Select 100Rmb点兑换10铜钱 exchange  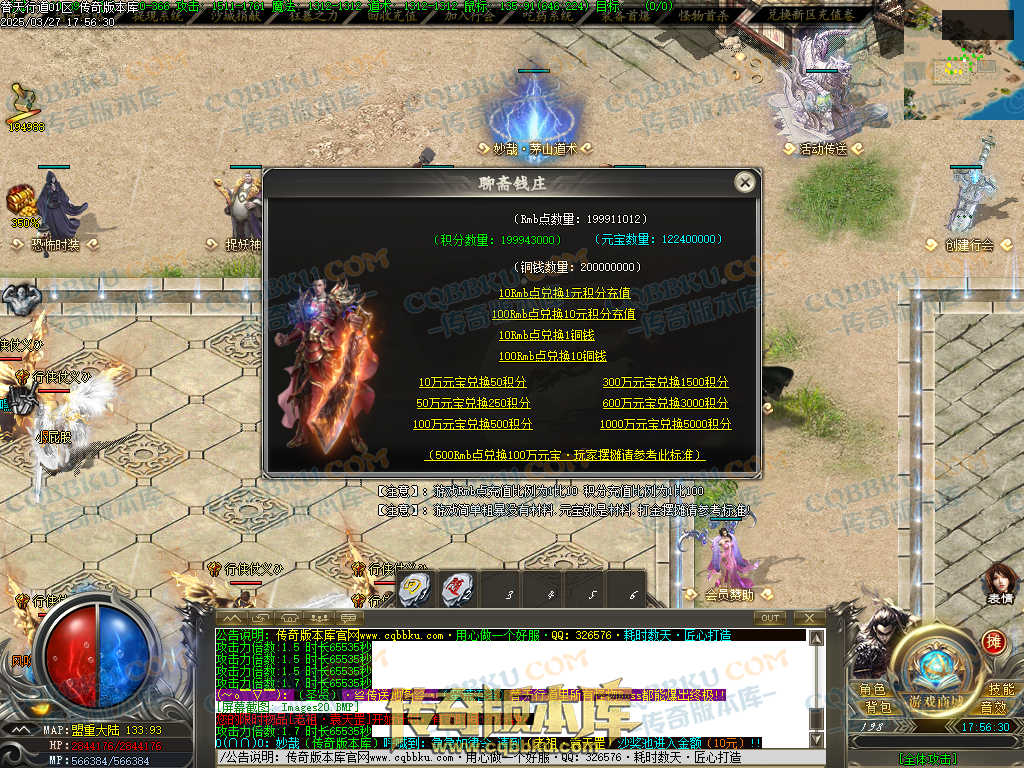(552, 356)
